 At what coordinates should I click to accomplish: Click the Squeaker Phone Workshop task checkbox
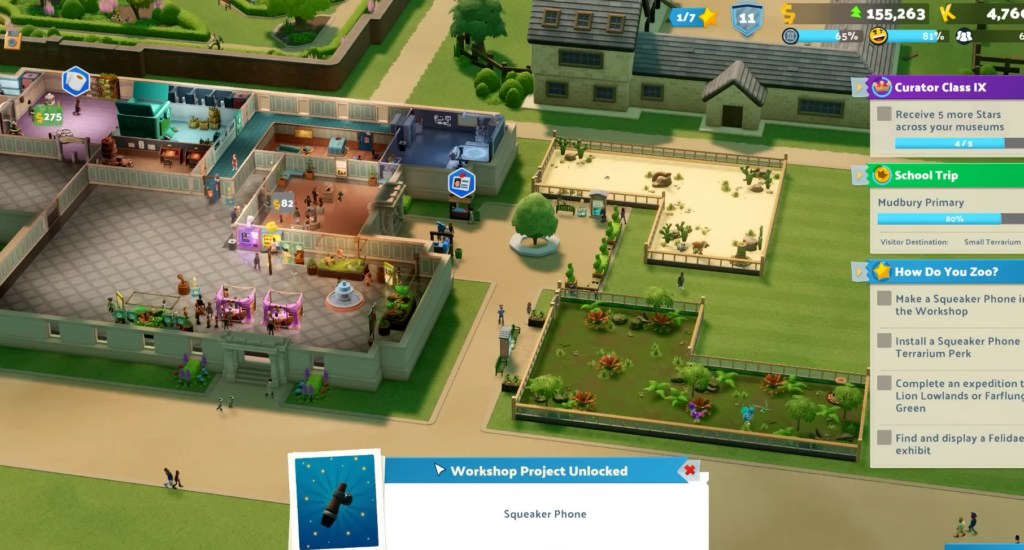(x=884, y=299)
